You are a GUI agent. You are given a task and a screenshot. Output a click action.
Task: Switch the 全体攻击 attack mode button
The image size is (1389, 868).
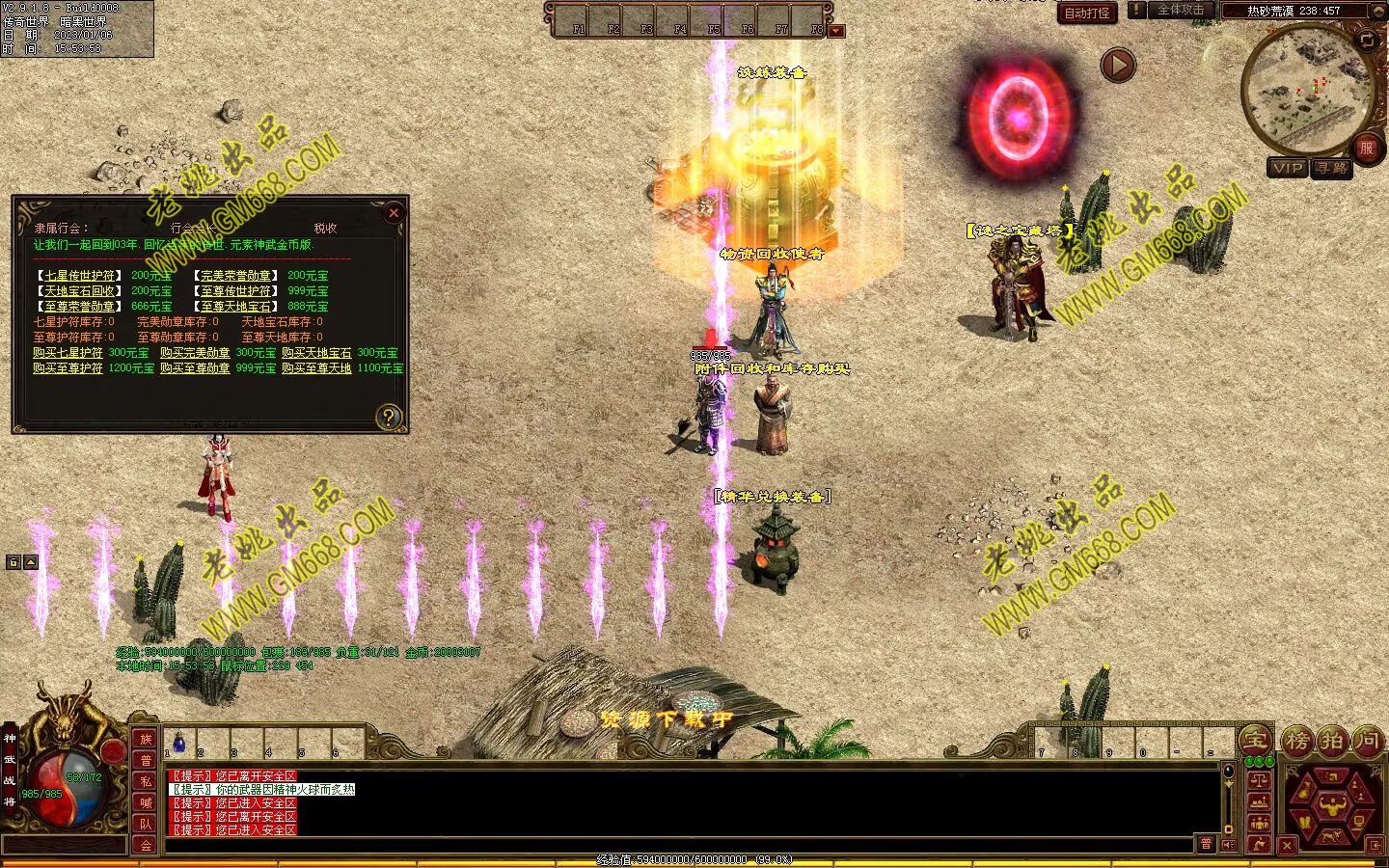click(1180, 11)
